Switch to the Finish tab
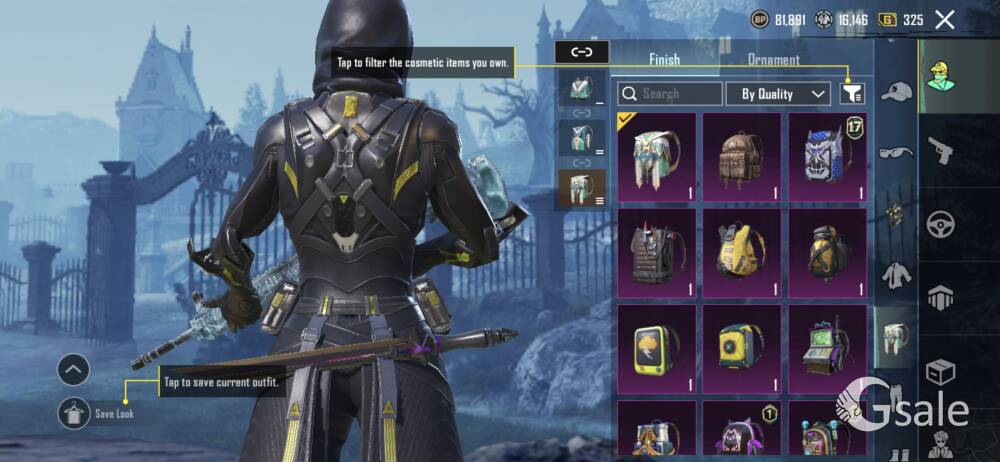The width and height of the screenshot is (1000, 462). tap(664, 60)
